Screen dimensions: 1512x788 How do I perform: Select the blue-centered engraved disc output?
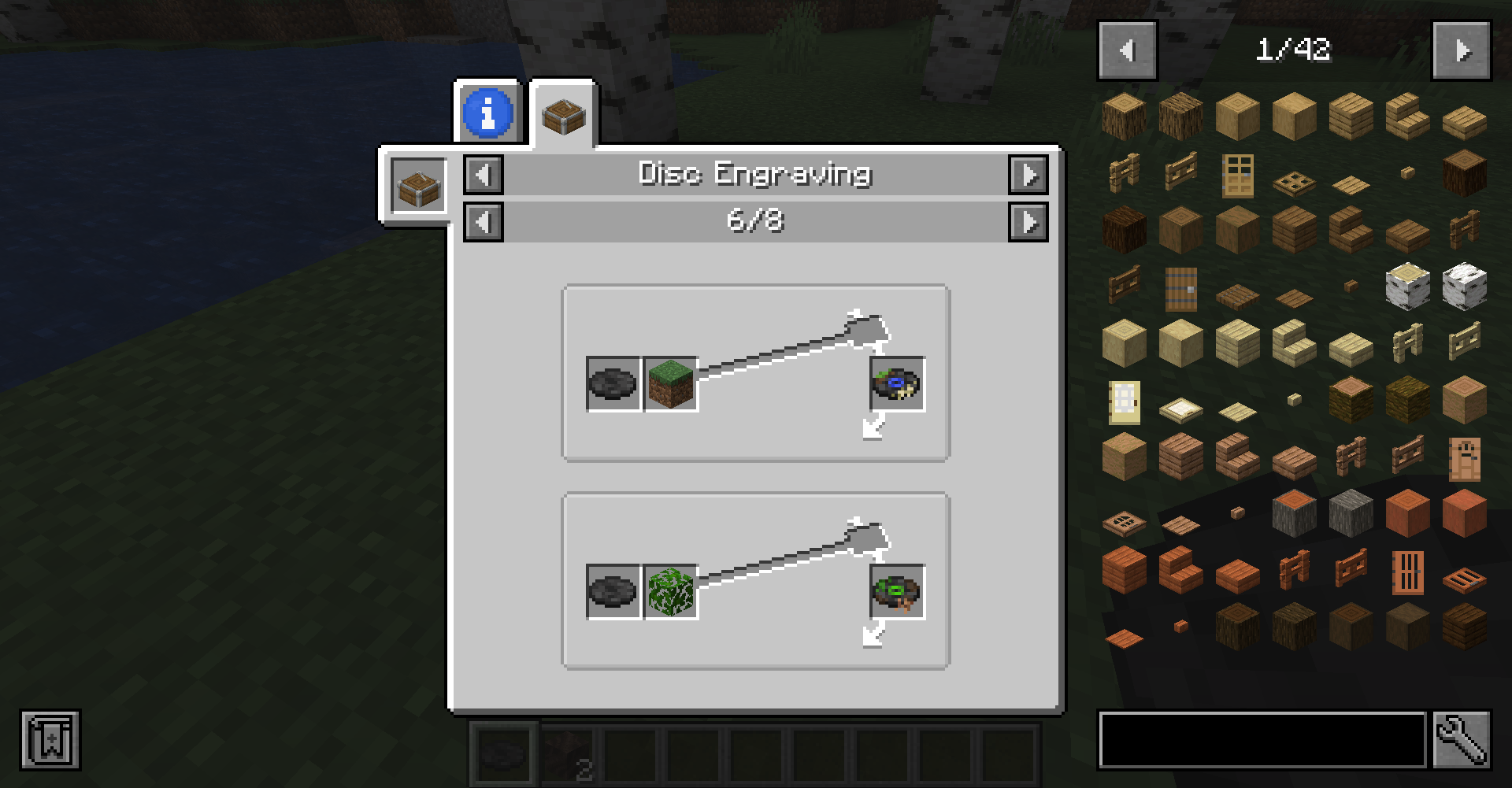point(897,384)
